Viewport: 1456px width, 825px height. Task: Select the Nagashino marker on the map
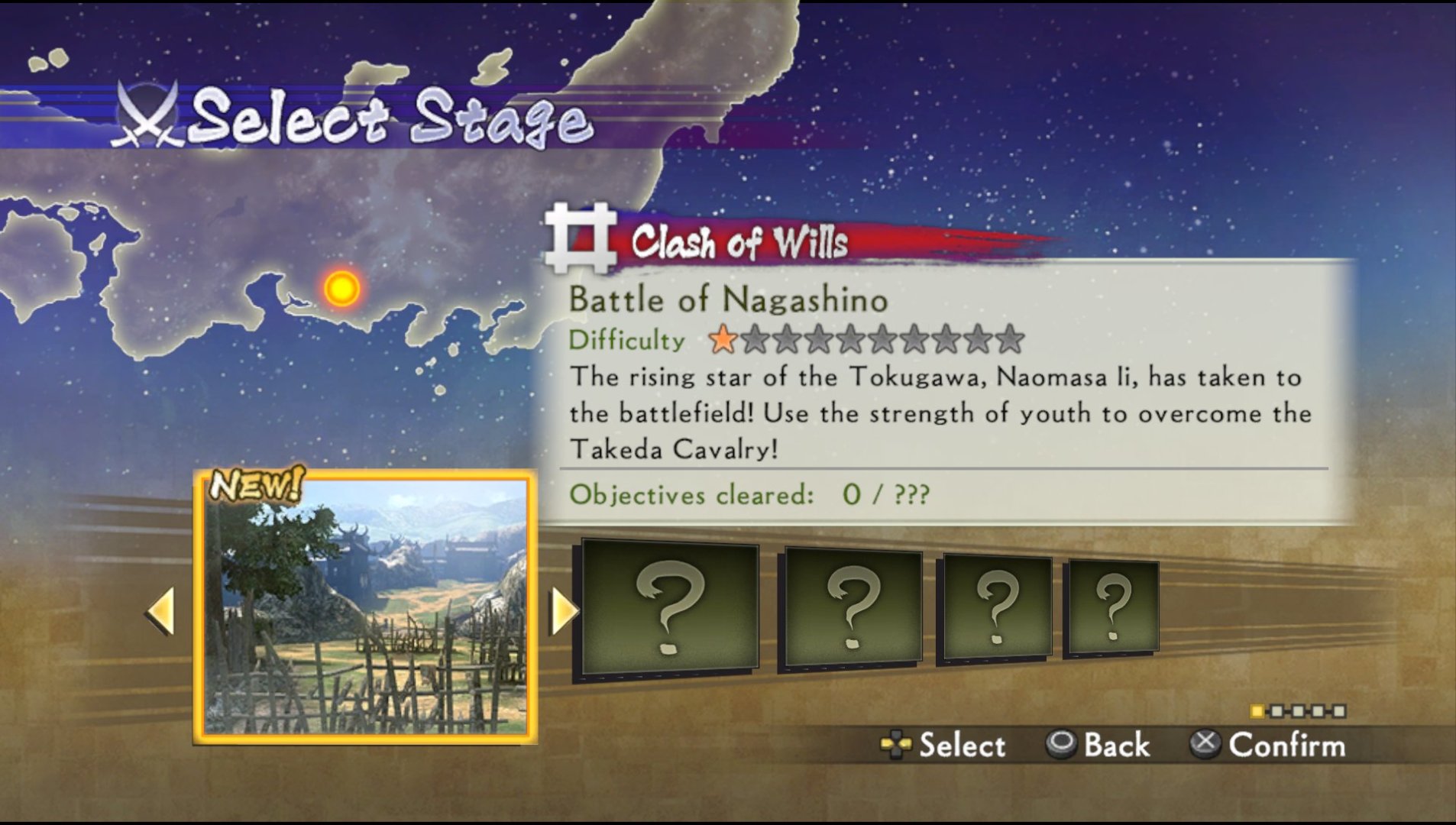pos(341,289)
